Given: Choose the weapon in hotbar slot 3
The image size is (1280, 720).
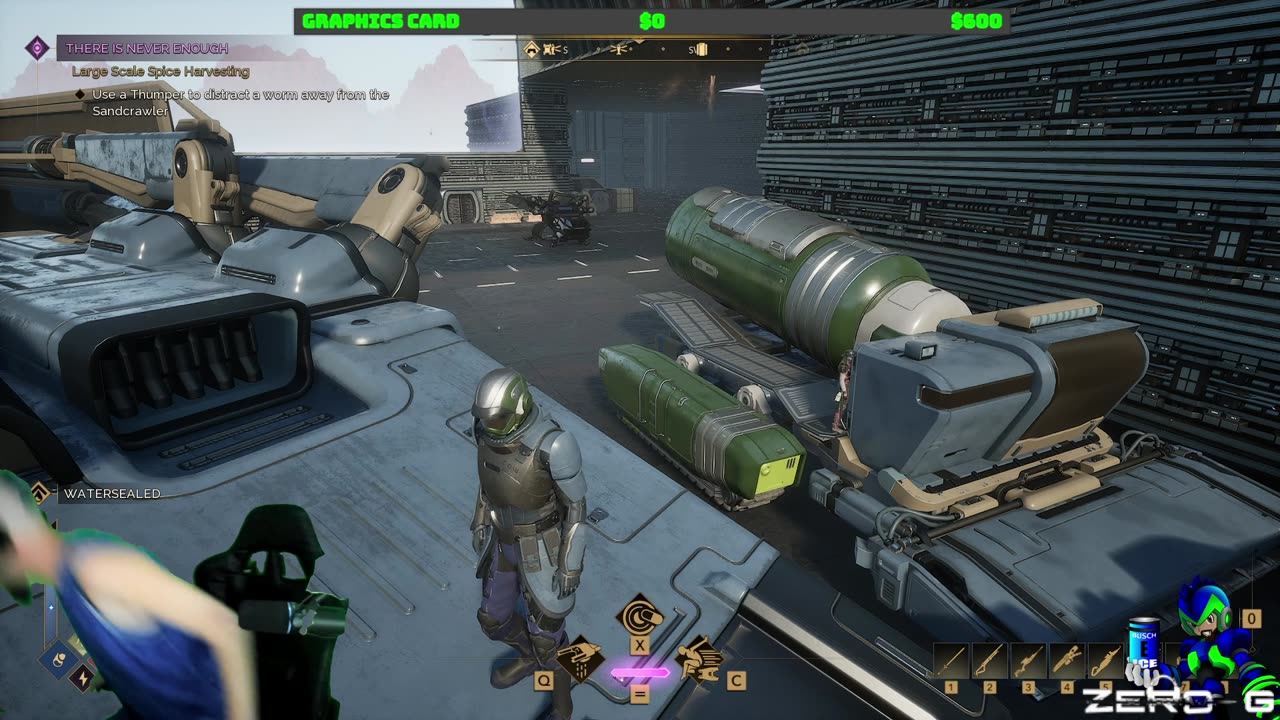Looking at the screenshot, I should [1029, 661].
